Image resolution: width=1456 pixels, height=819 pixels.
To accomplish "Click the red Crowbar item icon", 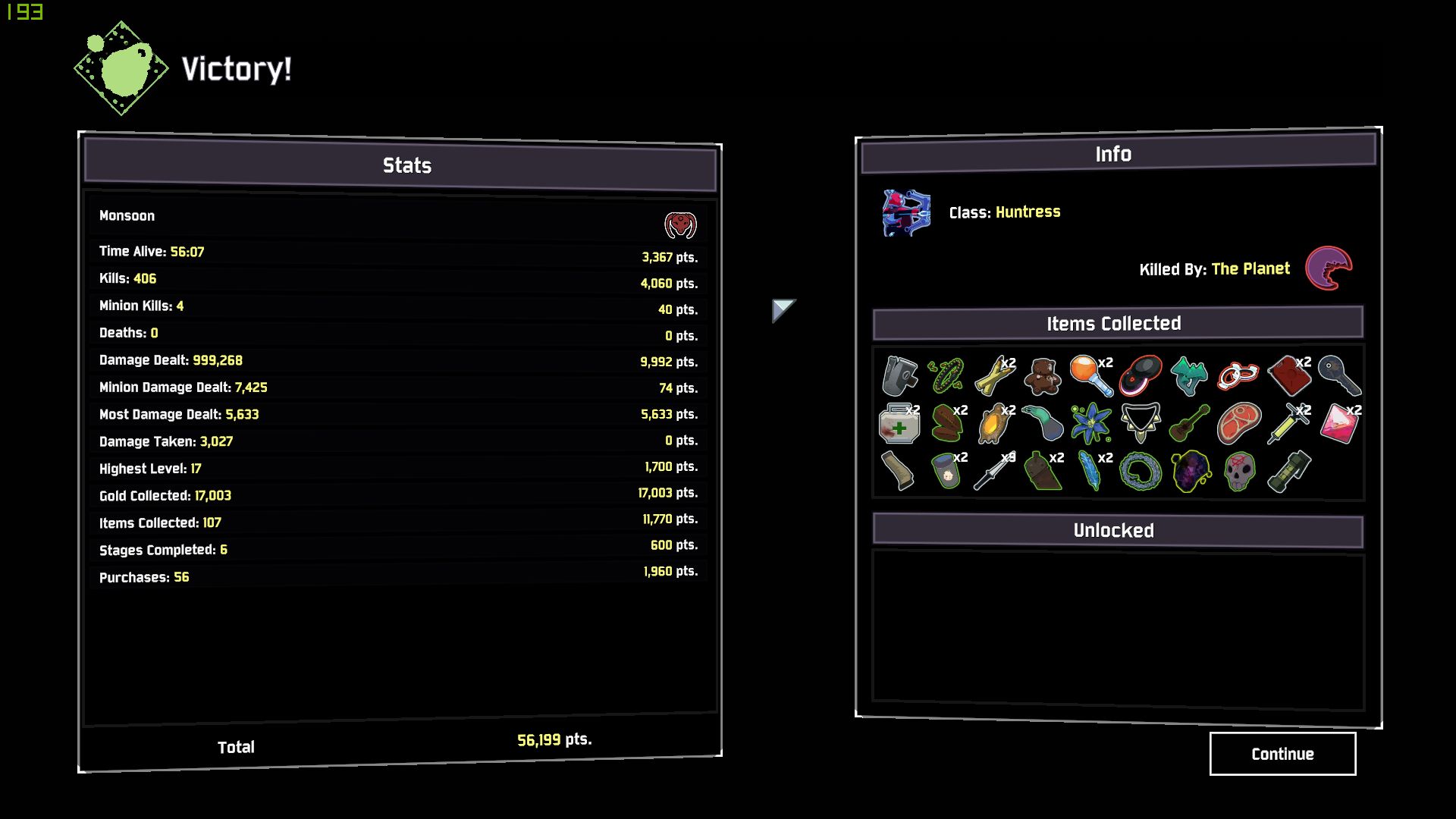I will pos(1289,375).
